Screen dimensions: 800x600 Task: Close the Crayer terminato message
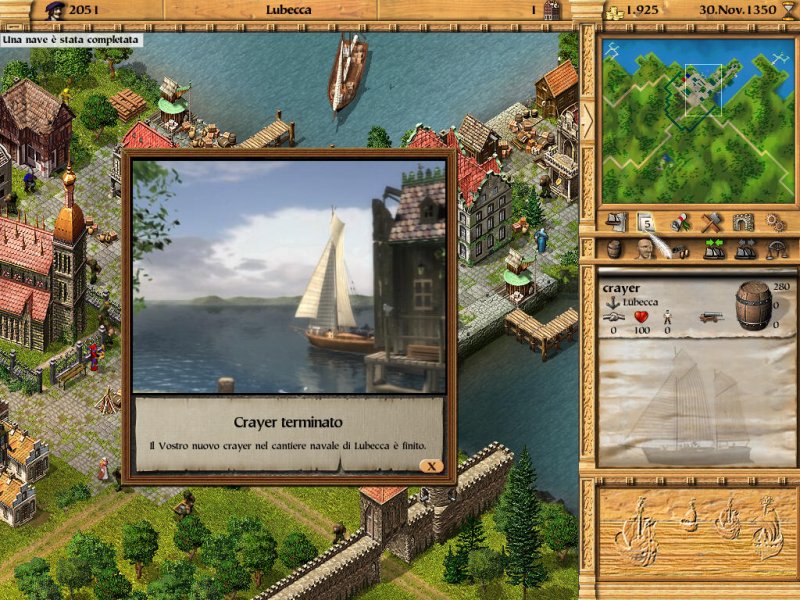pyautogui.click(x=431, y=466)
